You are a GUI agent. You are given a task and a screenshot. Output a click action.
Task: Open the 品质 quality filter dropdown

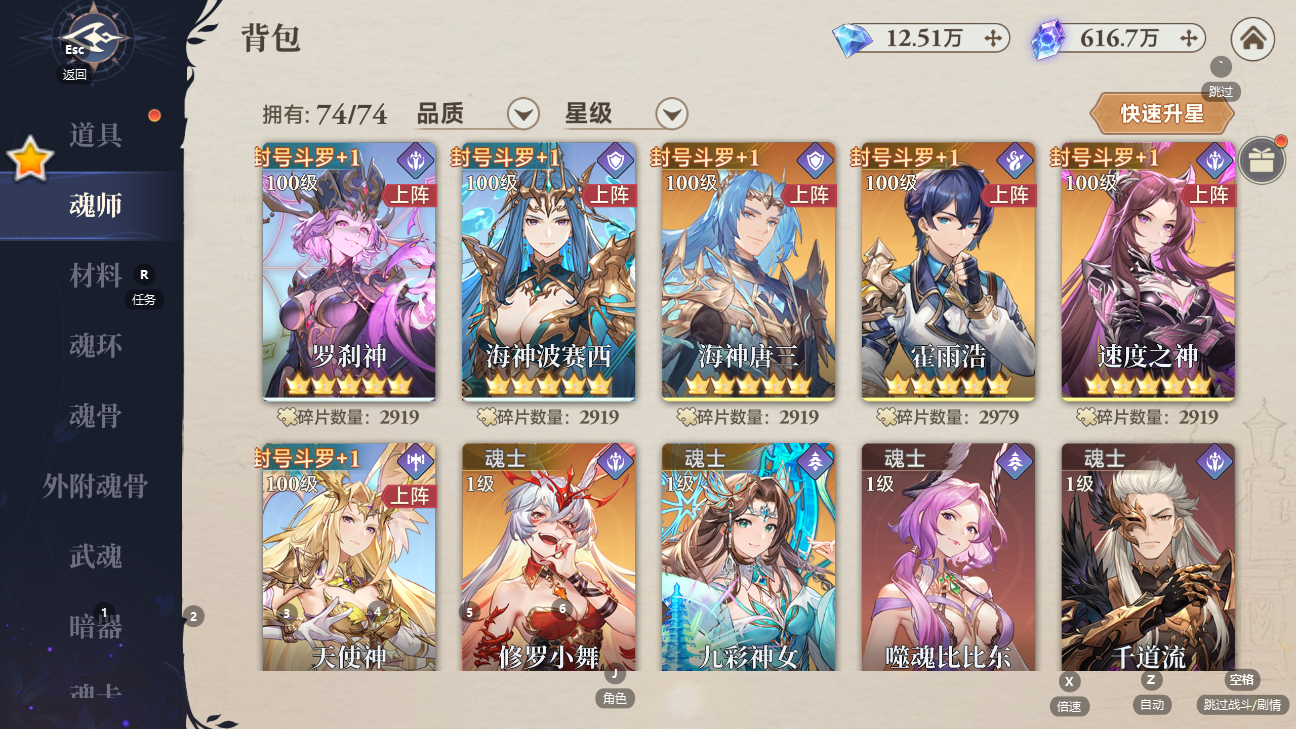click(521, 114)
